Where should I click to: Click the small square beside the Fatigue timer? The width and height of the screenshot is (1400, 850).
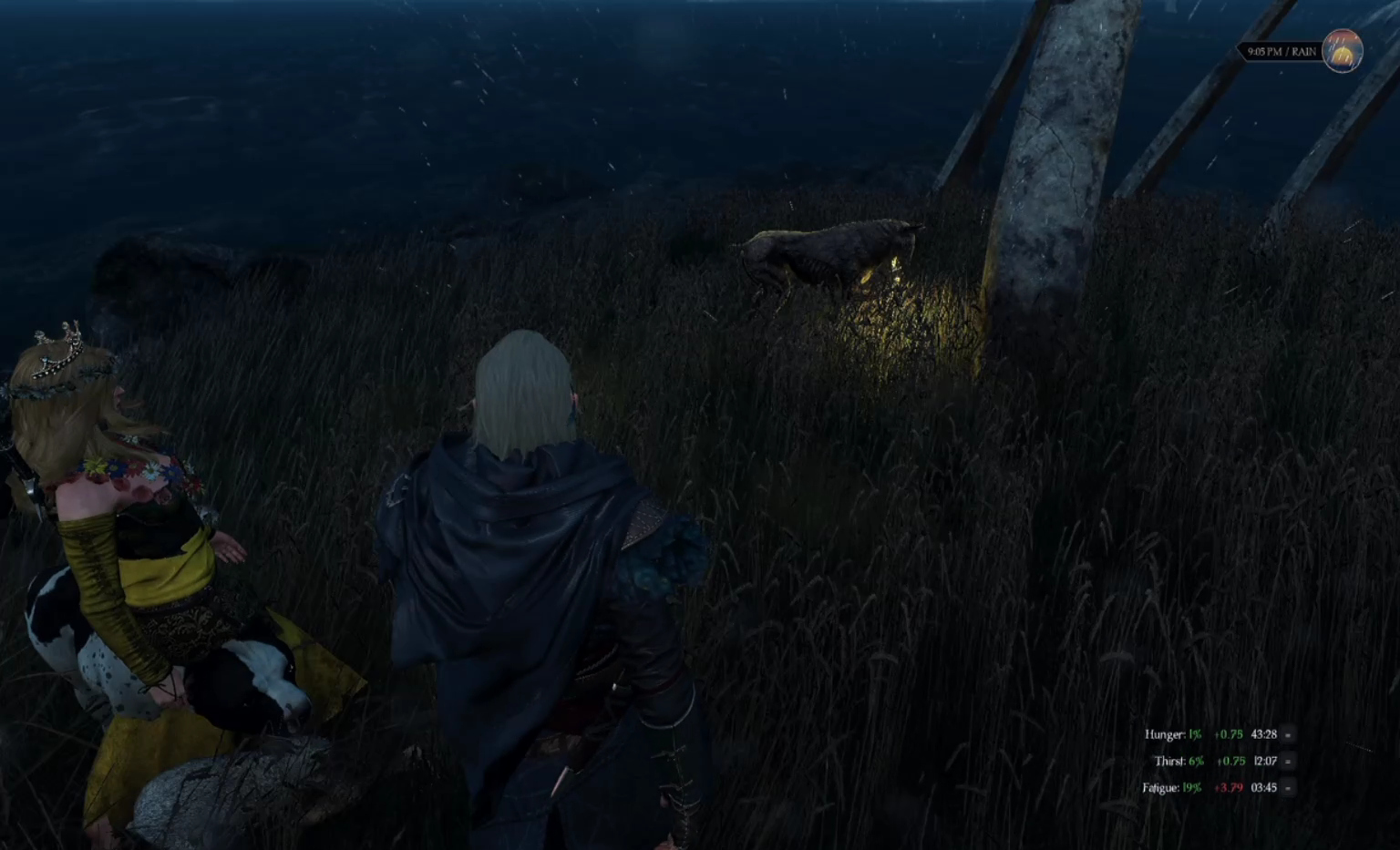click(x=1288, y=788)
